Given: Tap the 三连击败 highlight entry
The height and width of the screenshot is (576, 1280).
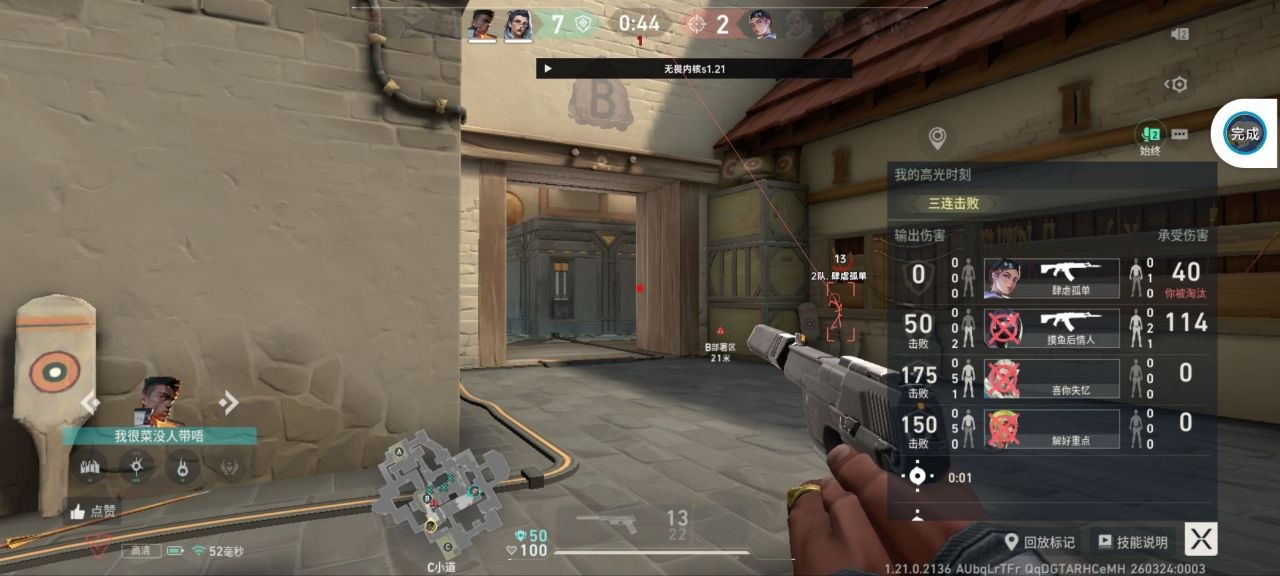Looking at the screenshot, I should (x=953, y=203).
